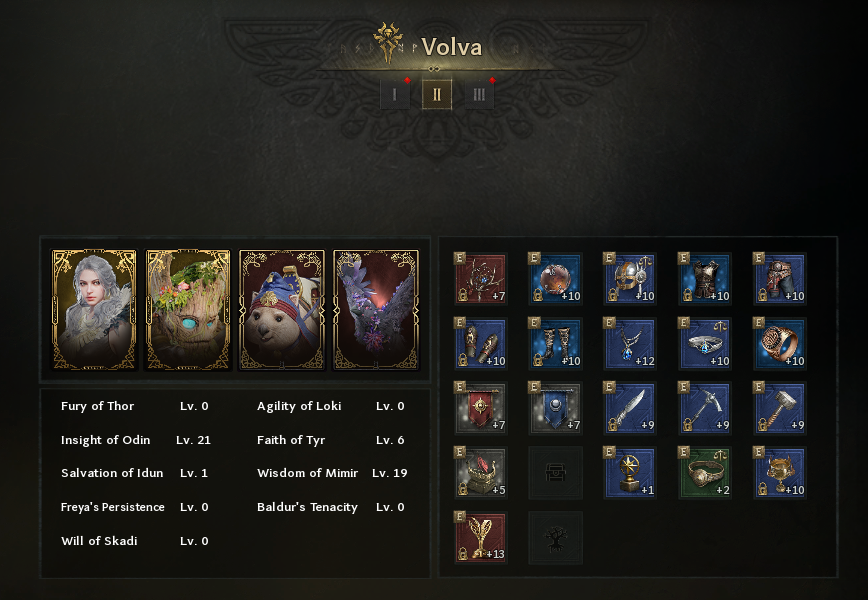Screen dimensions: 868x600
Task: Select the +9 pickaxe slot
Action: click(x=705, y=408)
